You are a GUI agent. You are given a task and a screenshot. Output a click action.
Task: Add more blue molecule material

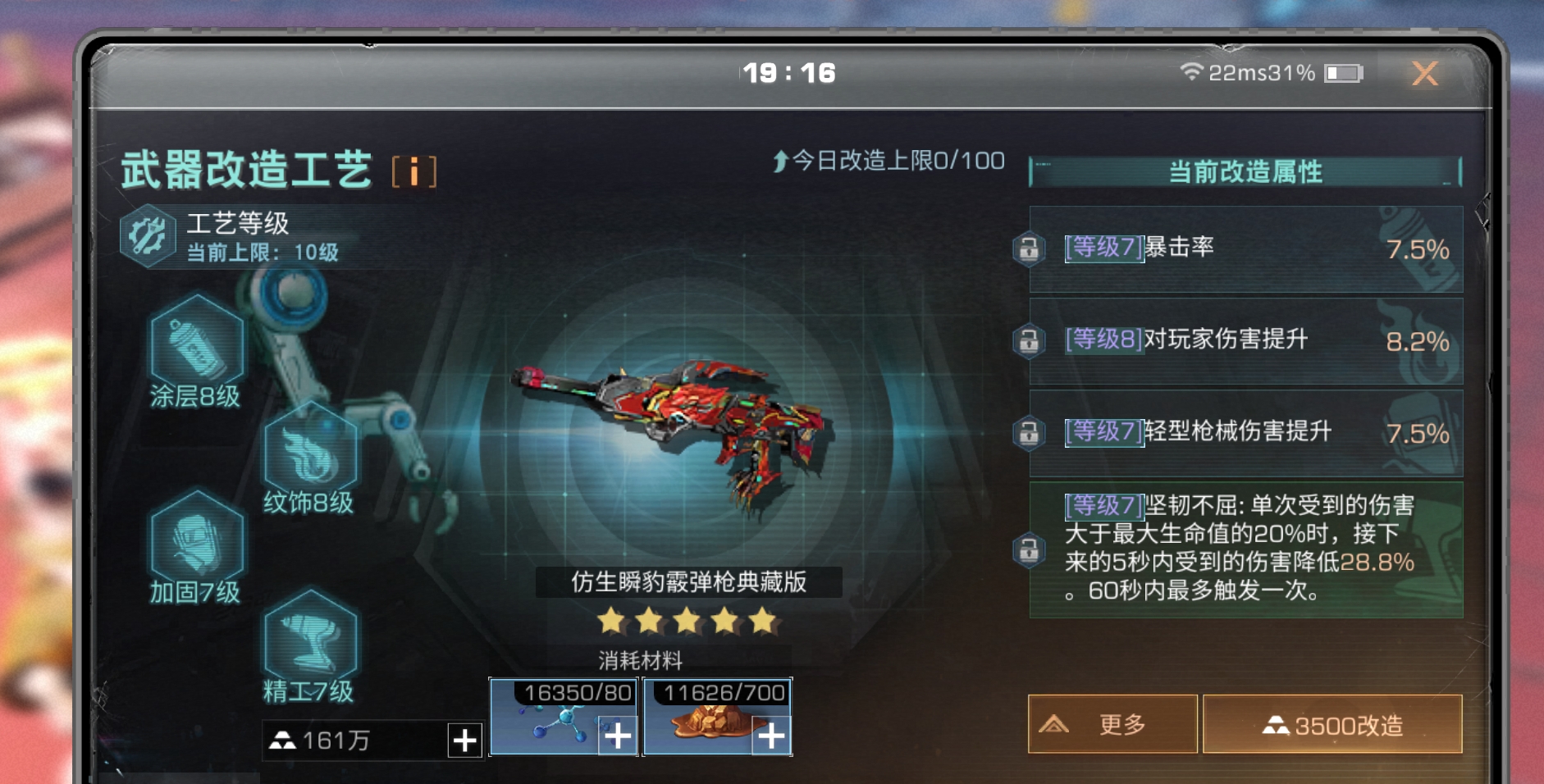pyautogui.click(x=618, y=736)
